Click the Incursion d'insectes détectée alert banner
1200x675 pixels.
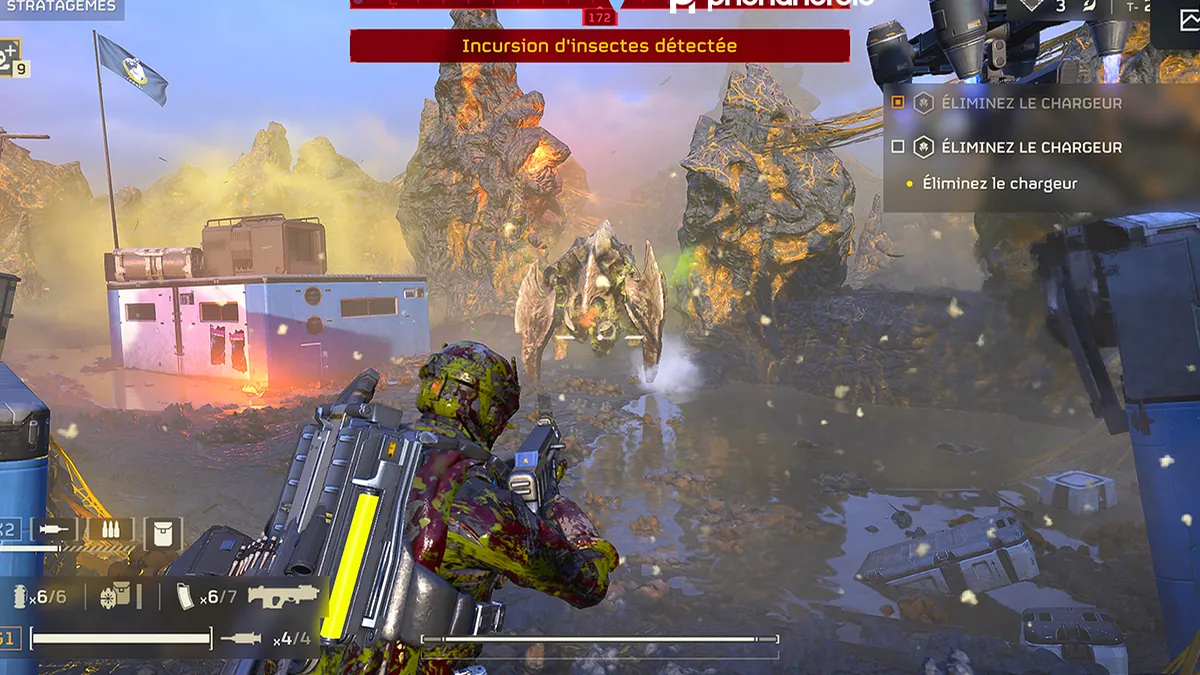click(599, 46)
